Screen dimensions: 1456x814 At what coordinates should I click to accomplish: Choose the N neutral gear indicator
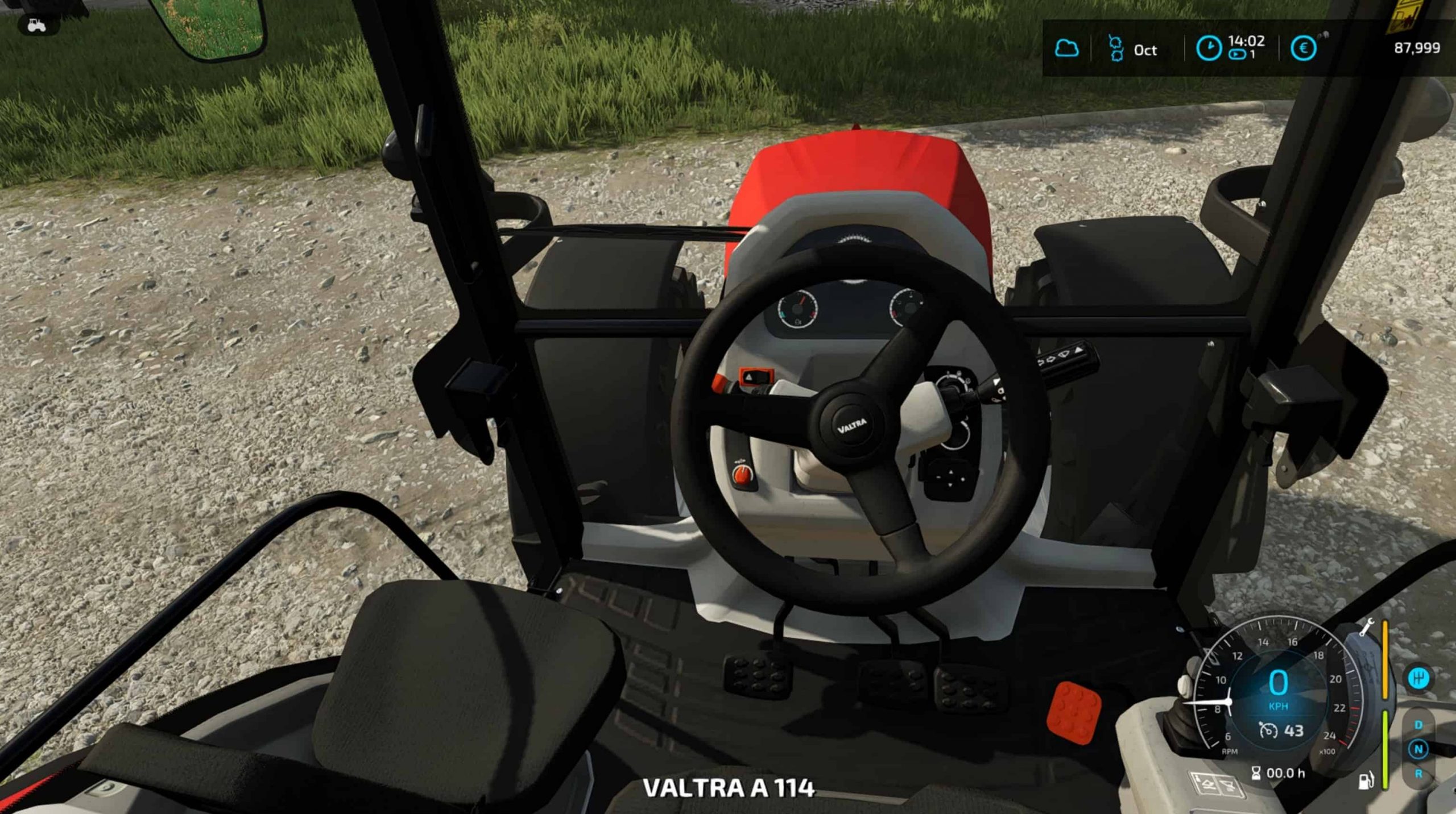click(1418, 749)
